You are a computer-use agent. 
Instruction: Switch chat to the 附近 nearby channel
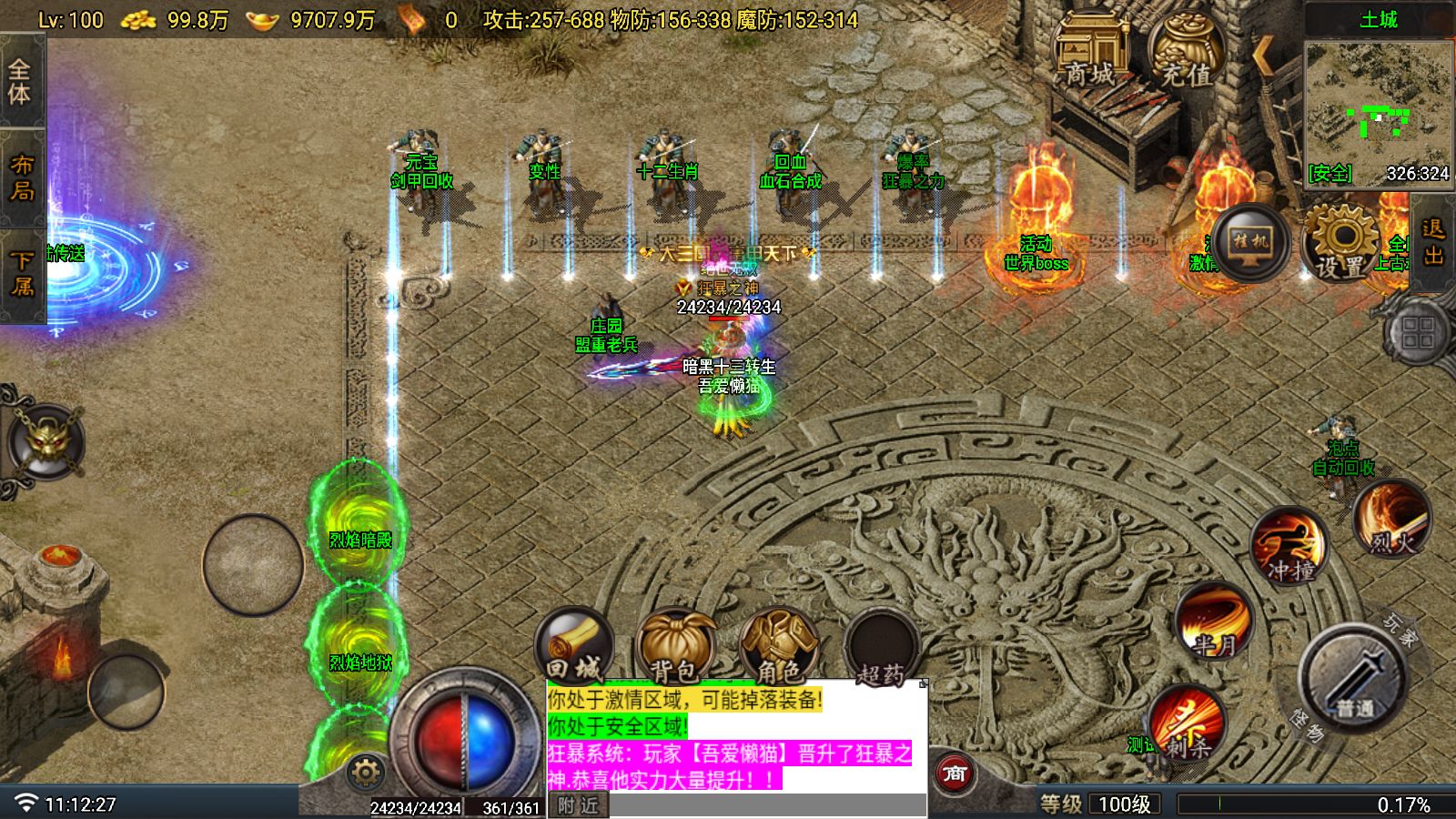point(579,805)
